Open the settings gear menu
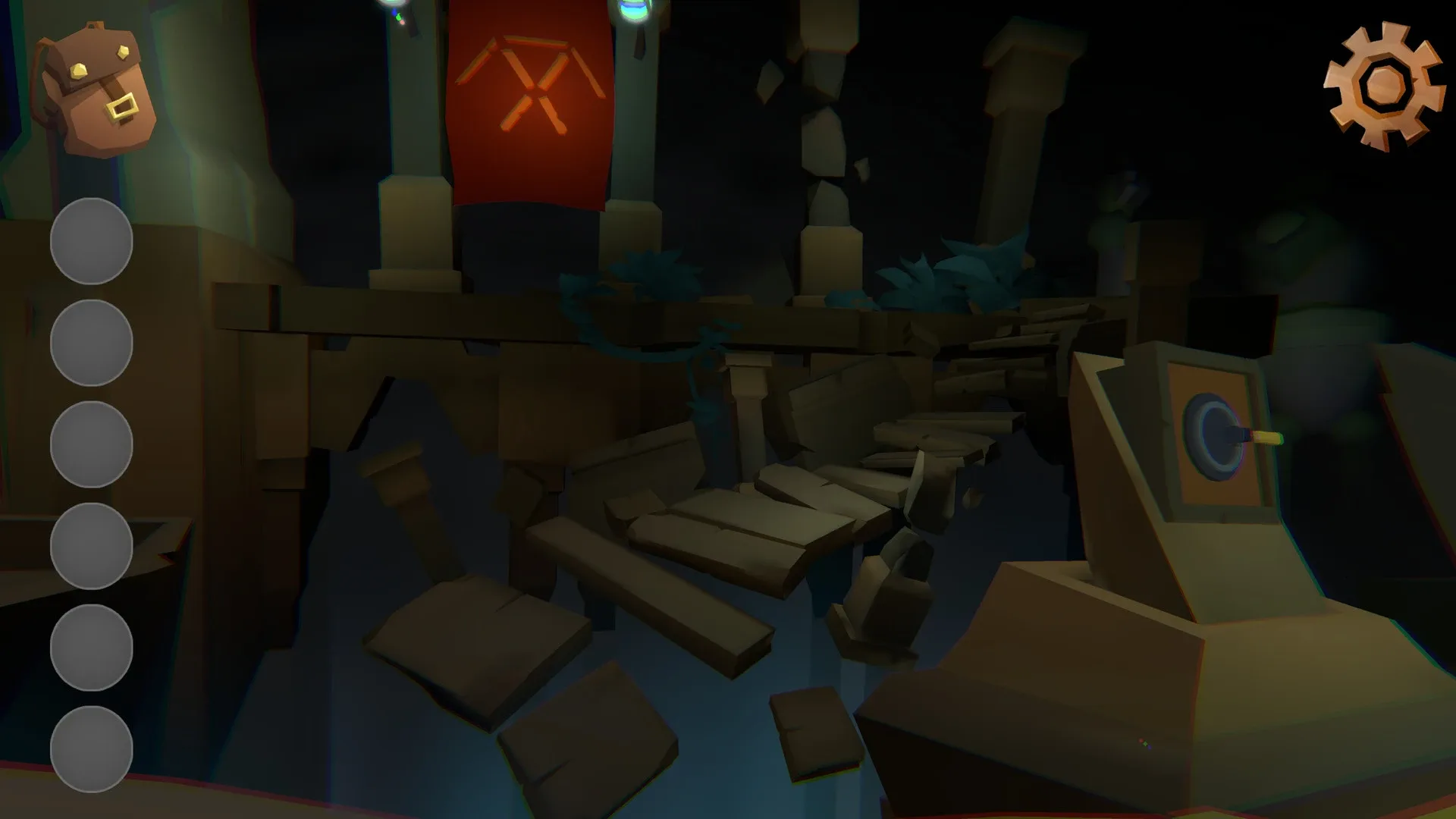This screenshot has height=819, width=1456. 1384,83
